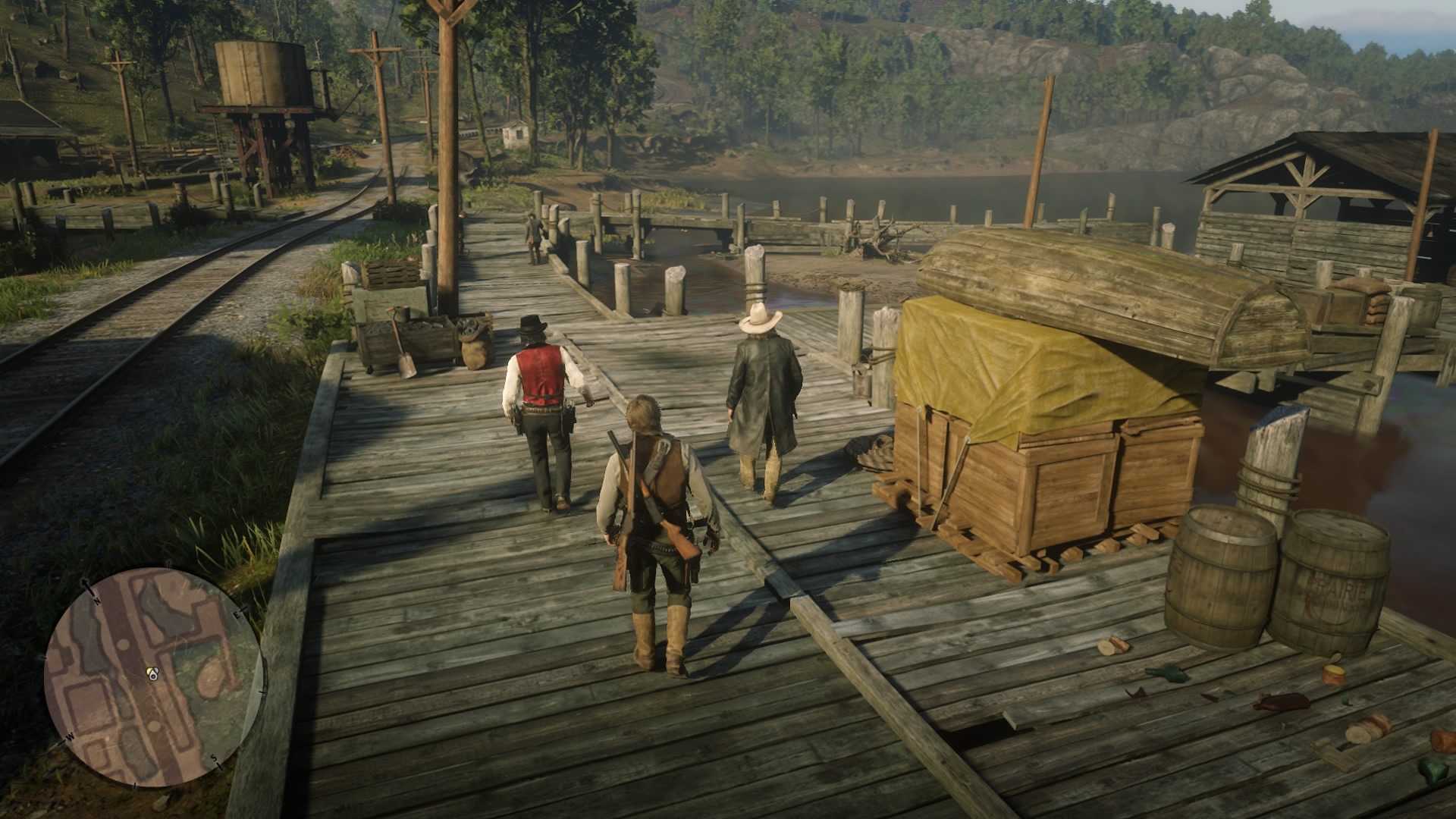Click the S compass marker on the minimap
Screen dimensions: 1456x819
(213, 759)
